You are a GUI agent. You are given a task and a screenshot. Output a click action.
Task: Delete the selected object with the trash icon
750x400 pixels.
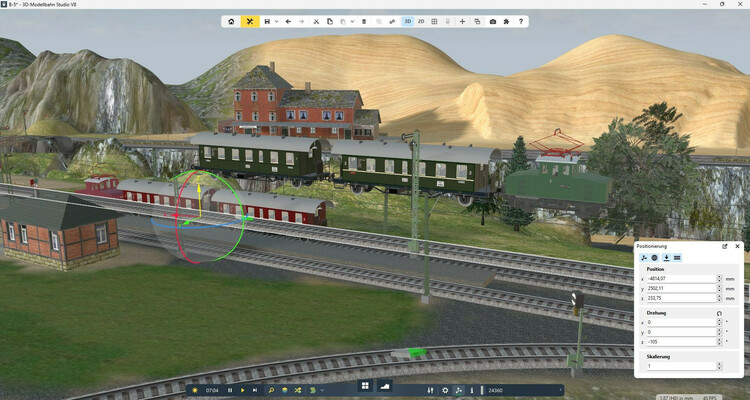click(364, 21)
